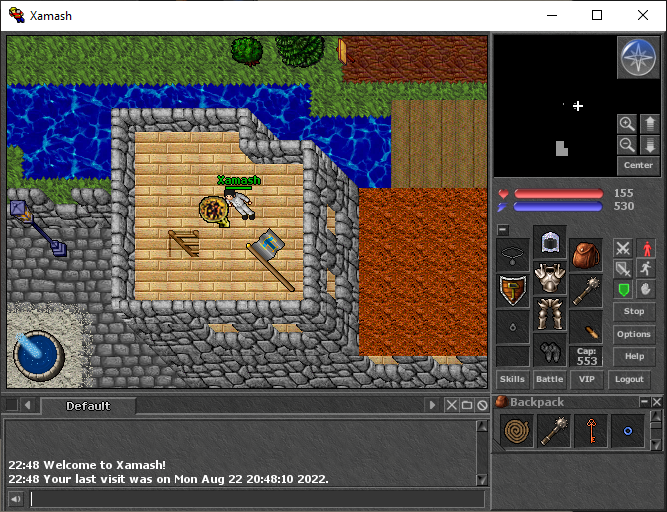
Task: Open the Options menu
Action: coord(634,334)
